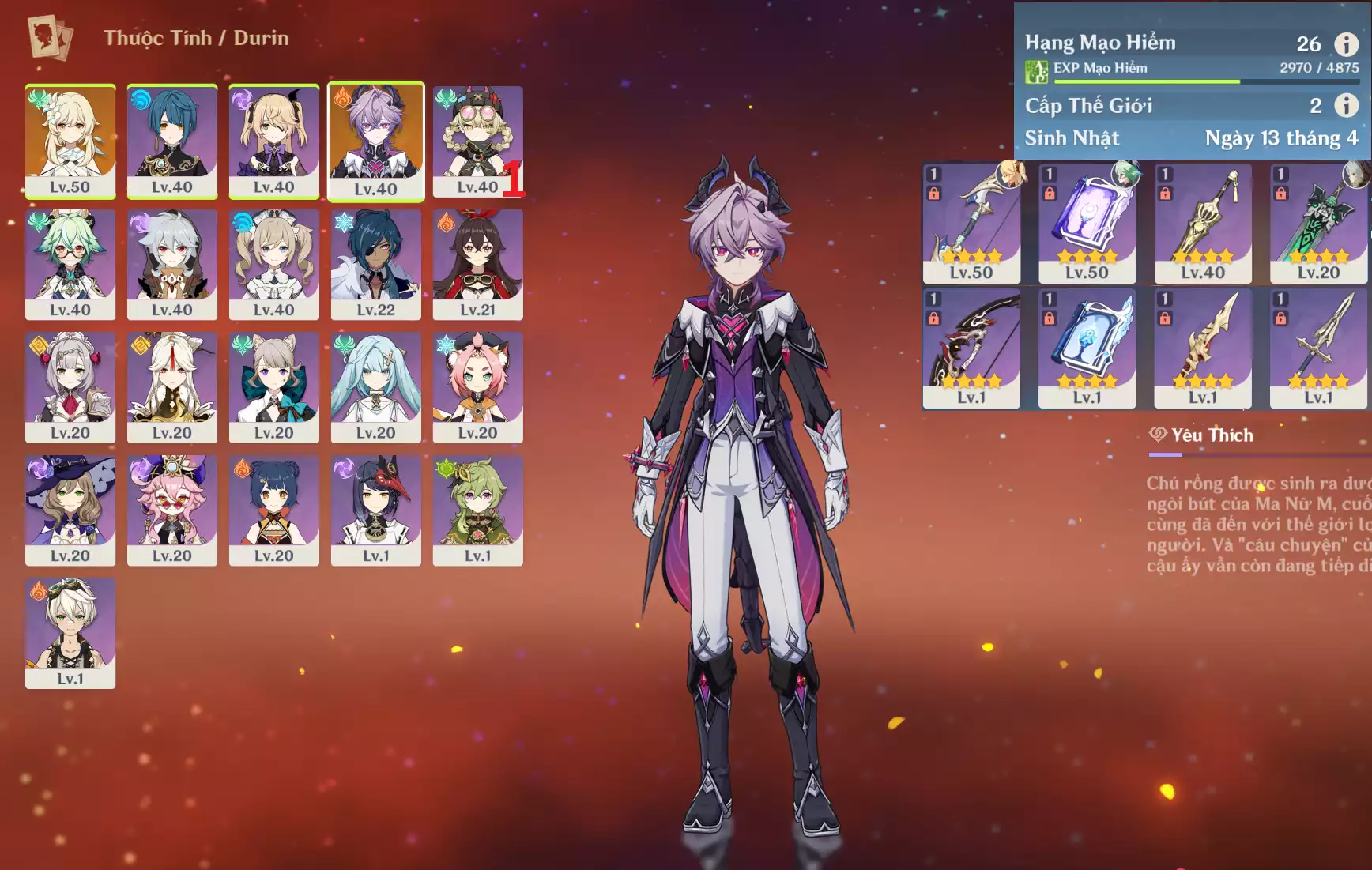Choose the dark red bow weapon slot
1372x870 pixels.
click(x=971, y=348)
